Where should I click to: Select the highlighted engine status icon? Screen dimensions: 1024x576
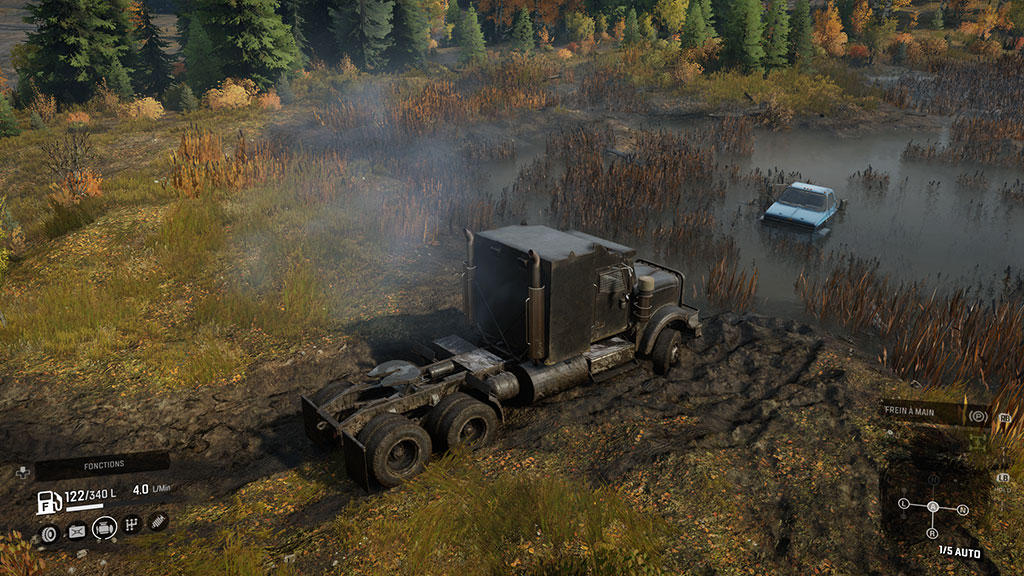[104, 527]
